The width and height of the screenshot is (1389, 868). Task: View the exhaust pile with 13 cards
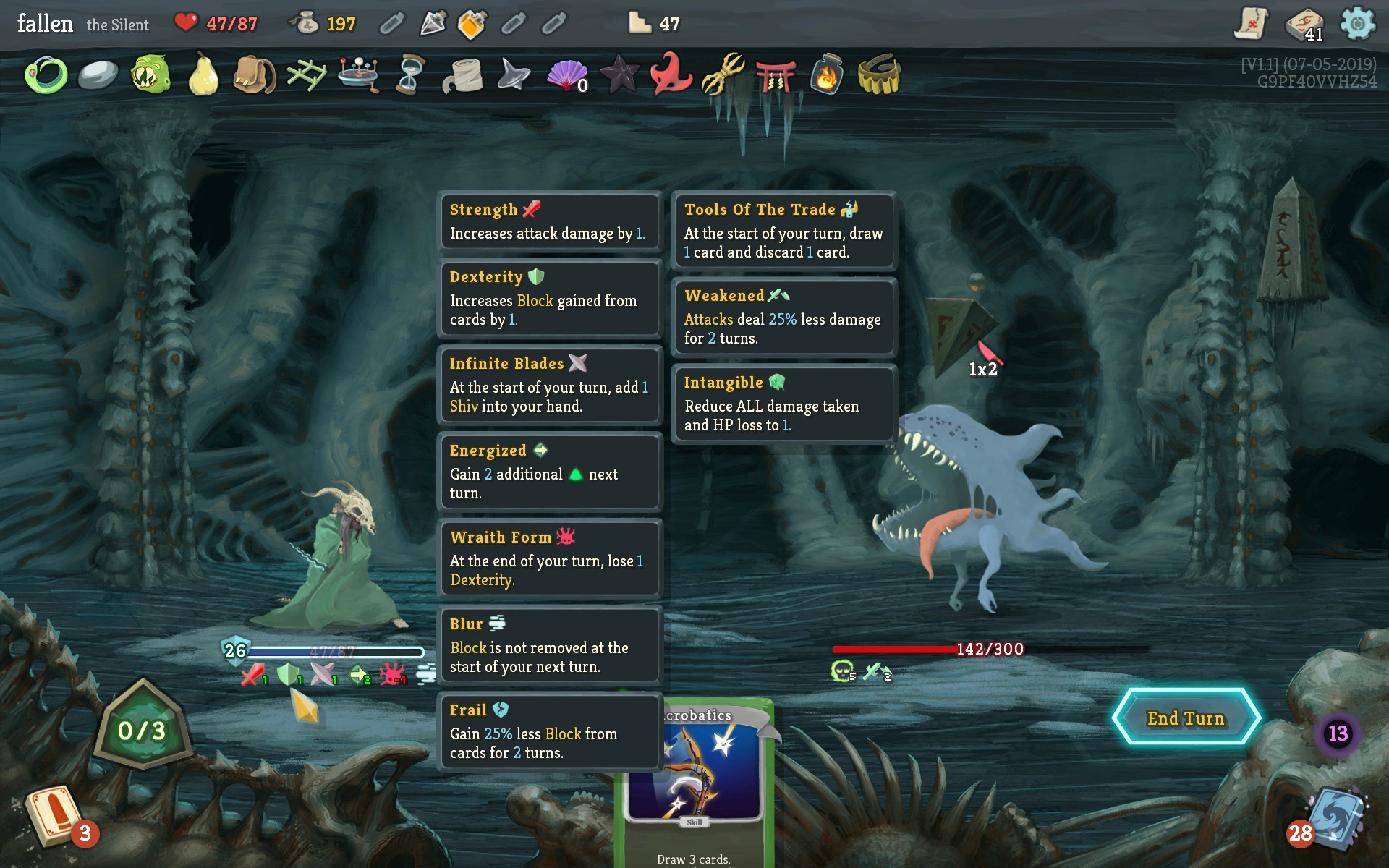tap(1338, 733)
